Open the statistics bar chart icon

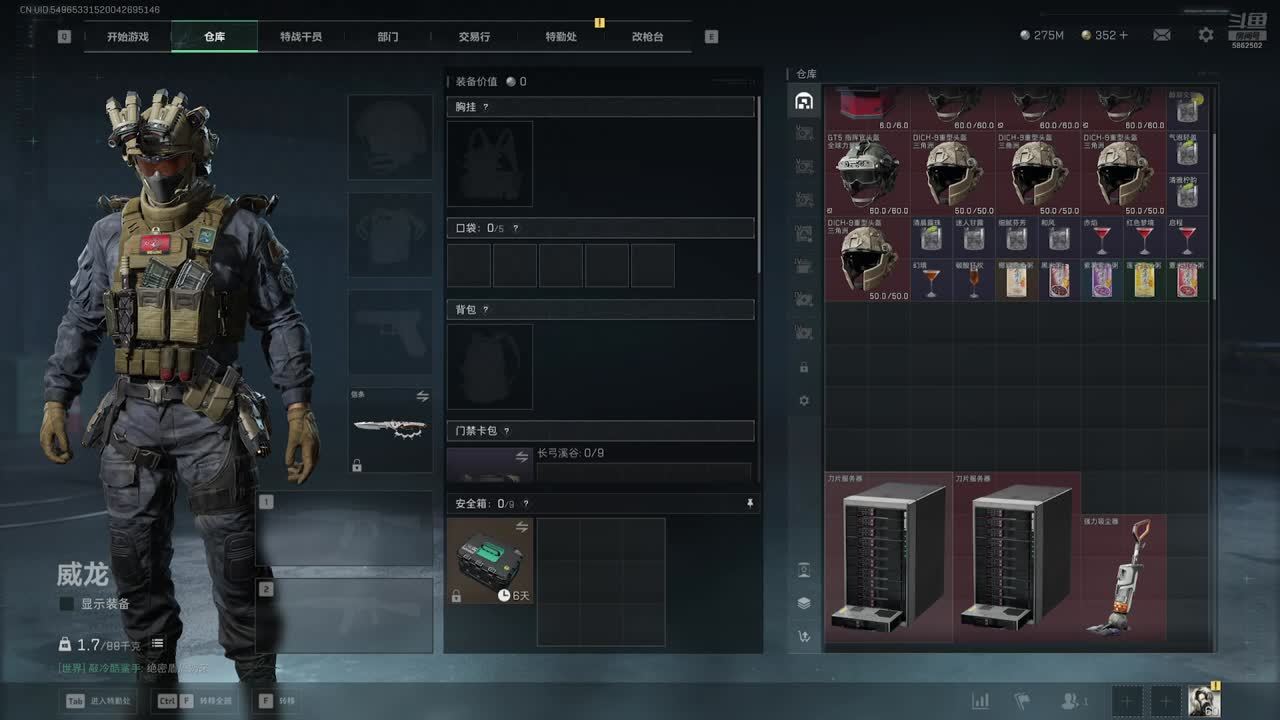(x=980, y=701)
